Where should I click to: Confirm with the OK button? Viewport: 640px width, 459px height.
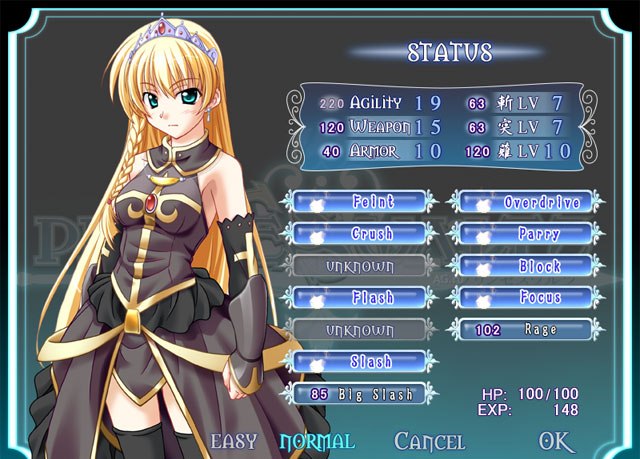(556, 441)
